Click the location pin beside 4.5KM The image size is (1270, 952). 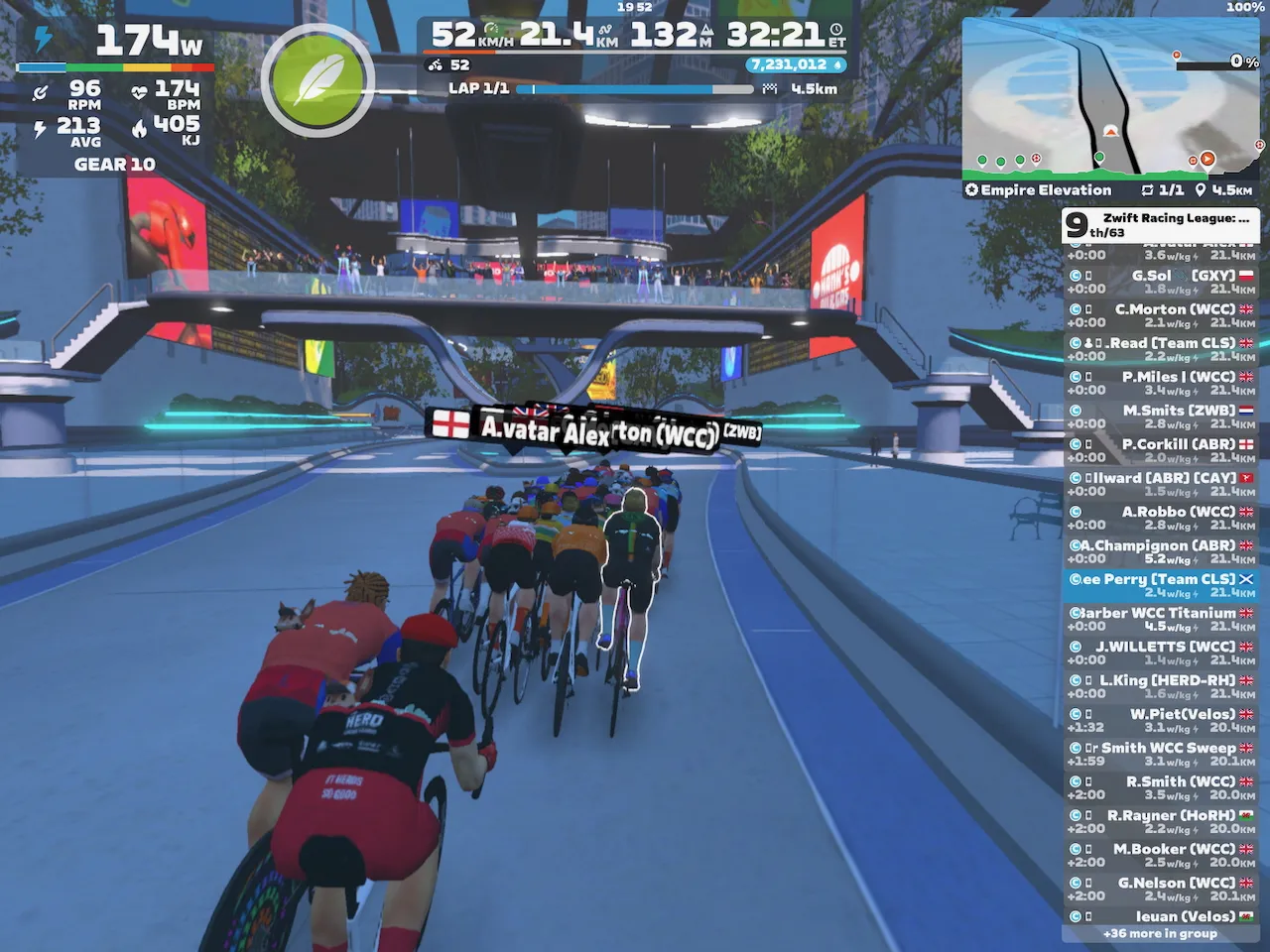click(1202, 190)
